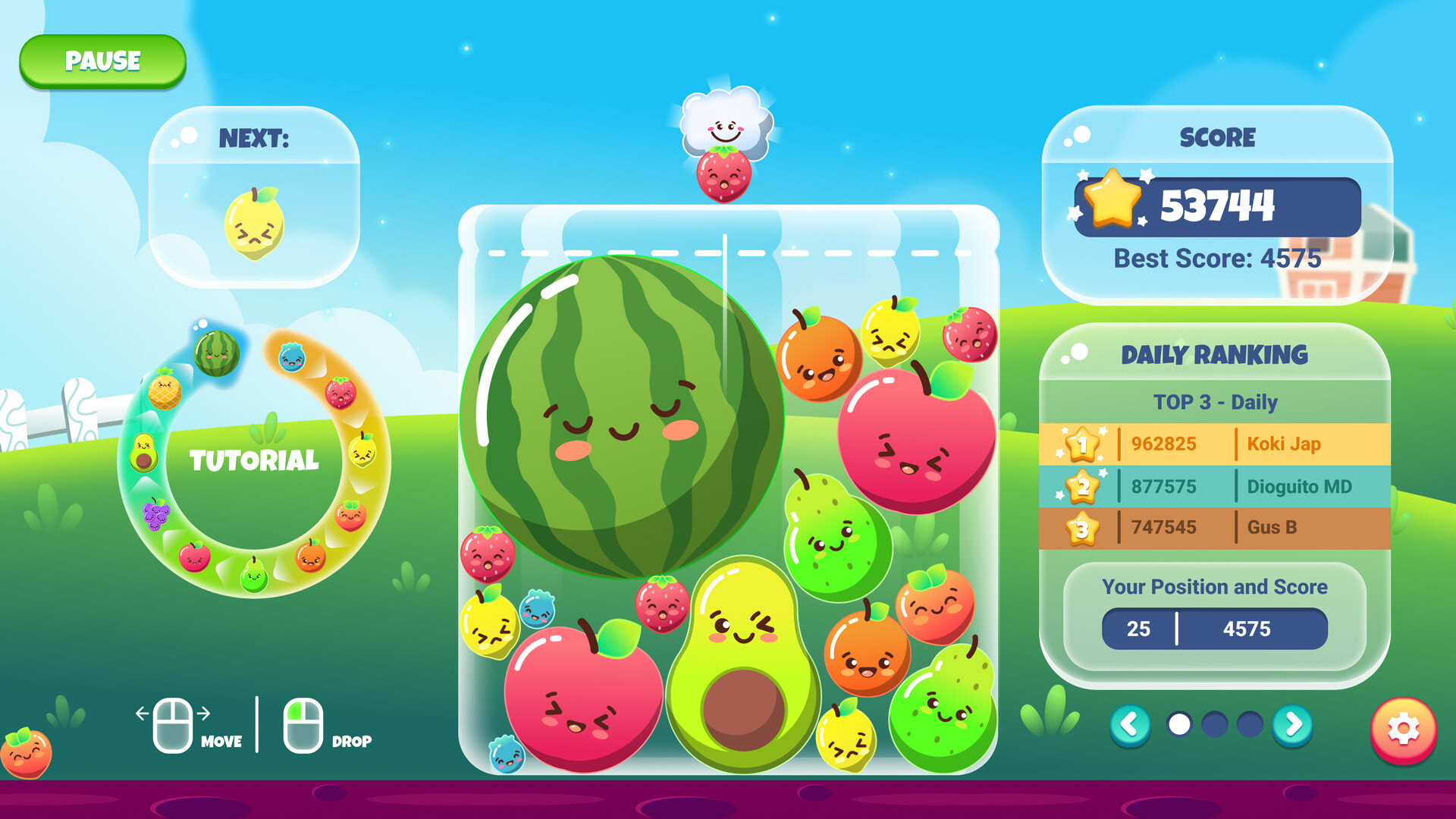
Task: Open the TOP 3 - Daily section header
Action: [1215, 403]
